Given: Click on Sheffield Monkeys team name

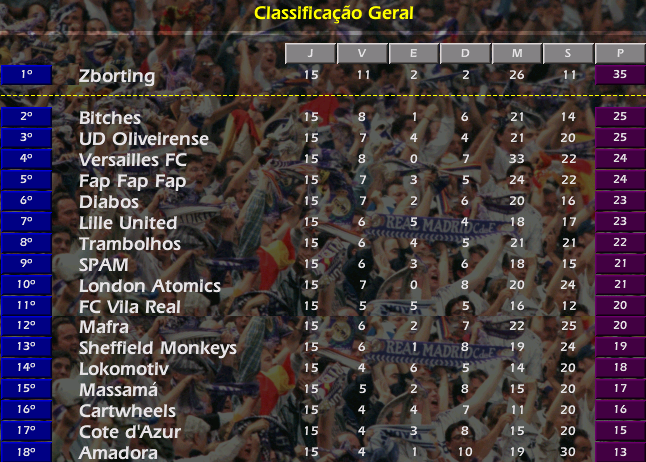Looking at the screenshot, I should coord(158,348).
